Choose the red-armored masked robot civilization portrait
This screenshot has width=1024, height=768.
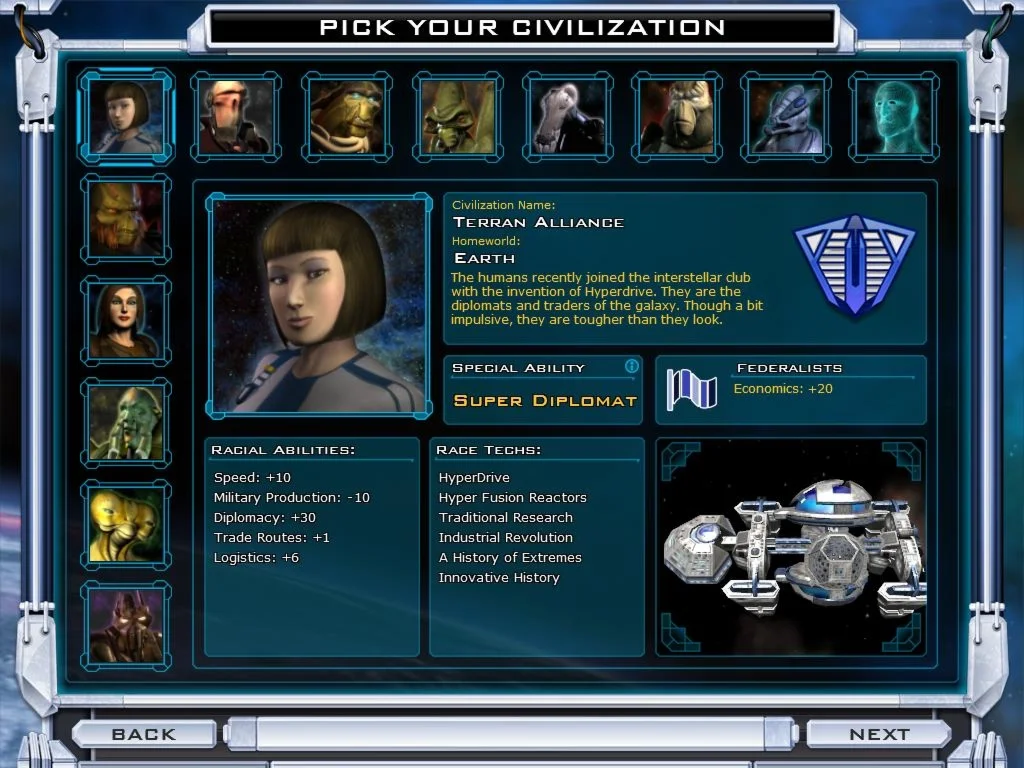(236, 117)
